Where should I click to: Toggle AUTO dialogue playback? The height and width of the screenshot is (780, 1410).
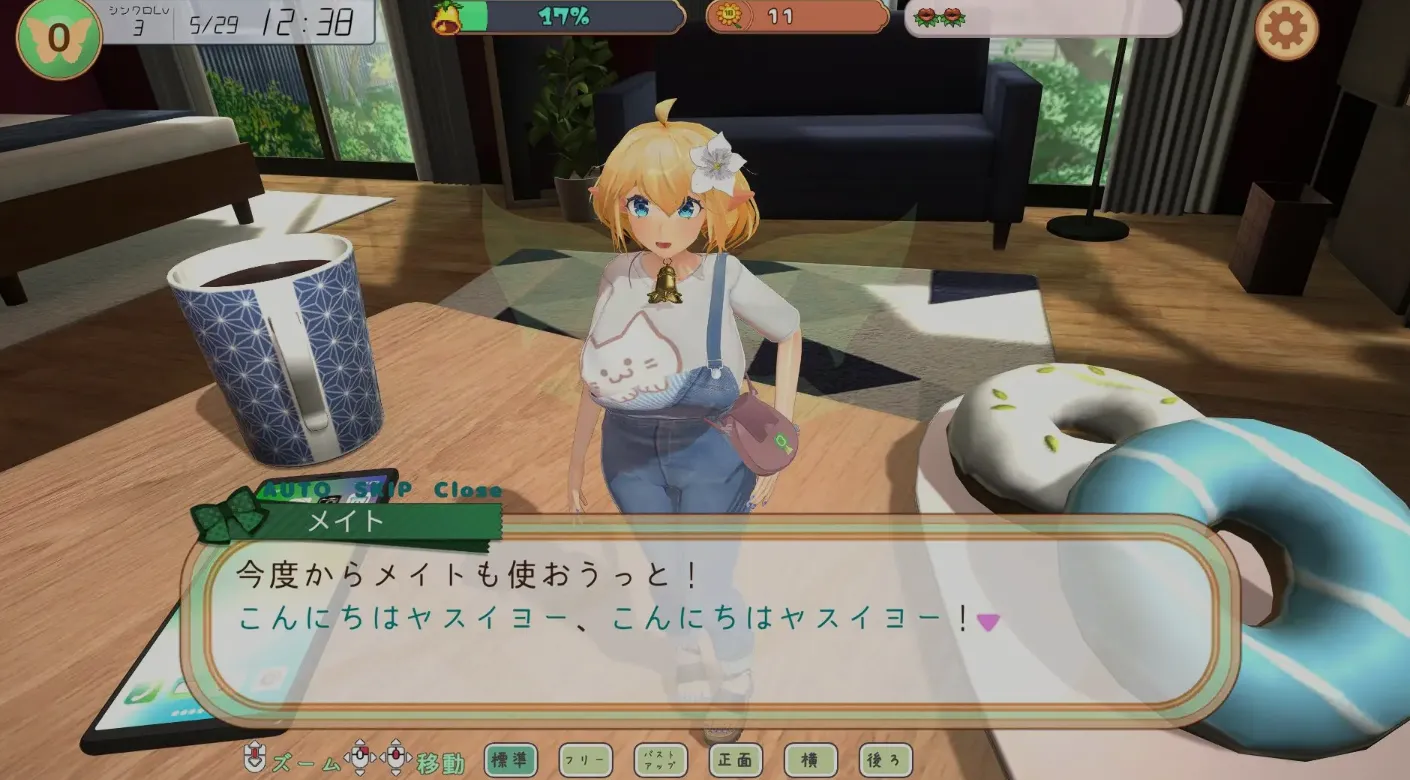tap(296, 490)
